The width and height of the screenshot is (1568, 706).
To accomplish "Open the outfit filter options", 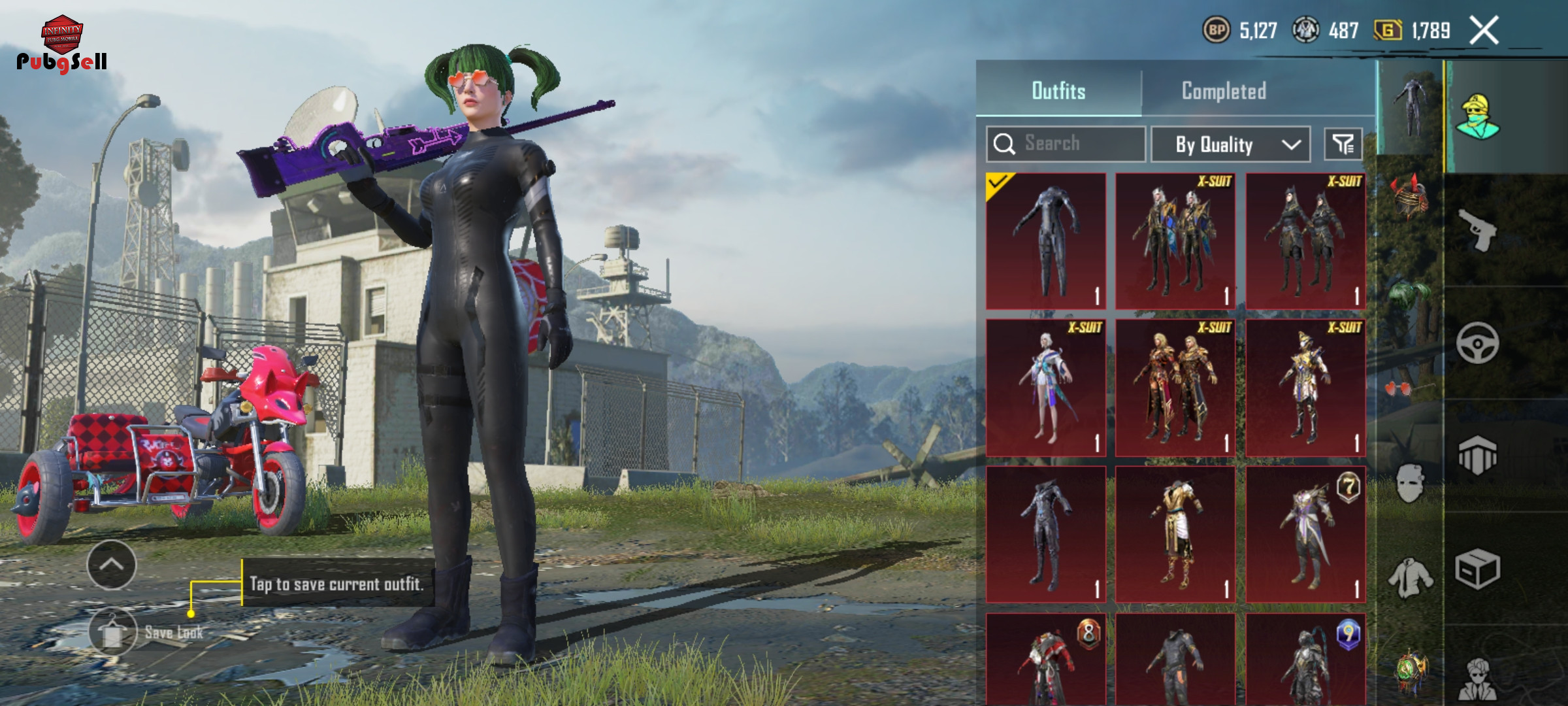I will tap(1343, 144).
